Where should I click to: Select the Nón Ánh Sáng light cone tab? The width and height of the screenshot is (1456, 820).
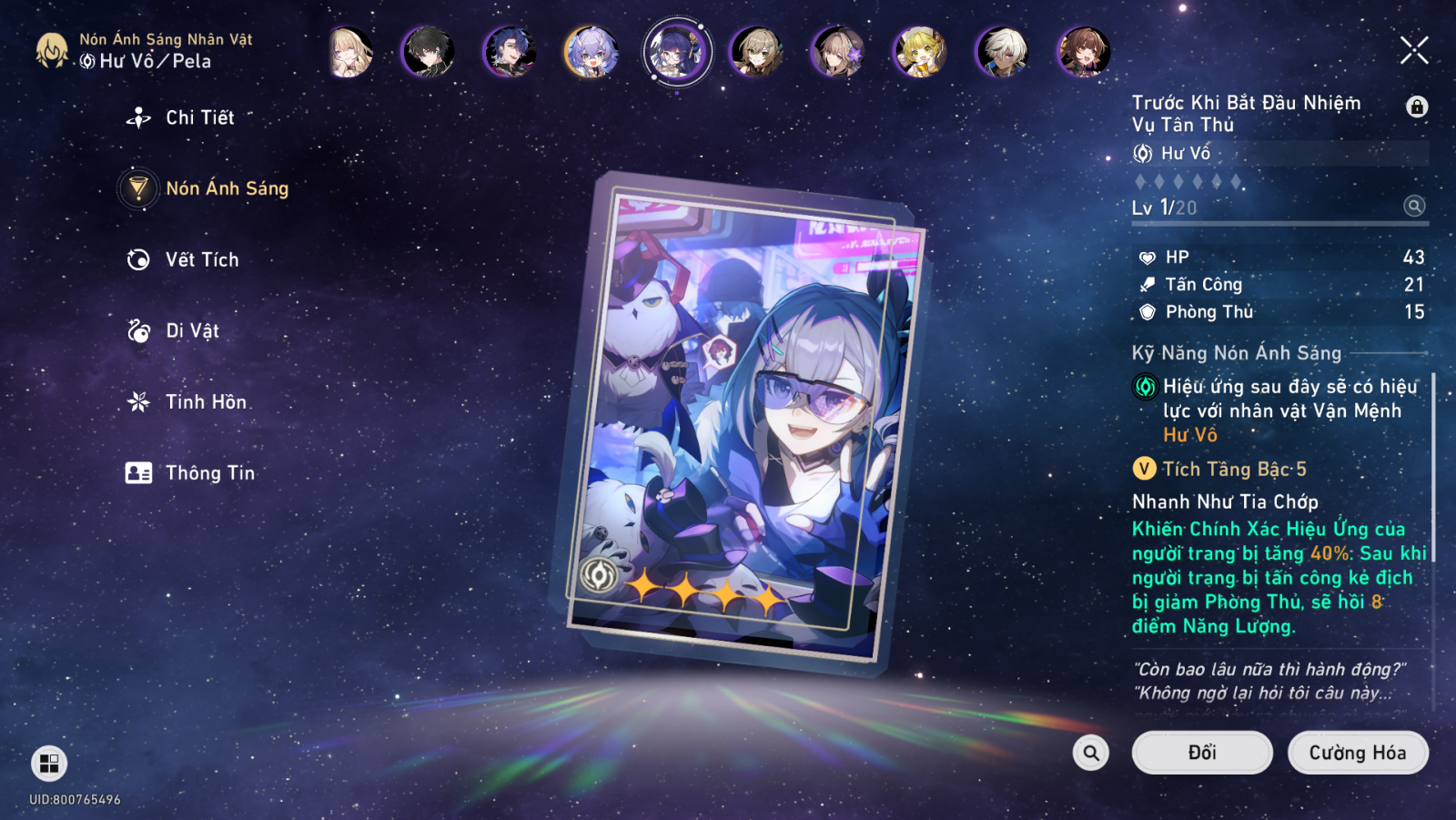pyautogui.click(x=226, y=188)
